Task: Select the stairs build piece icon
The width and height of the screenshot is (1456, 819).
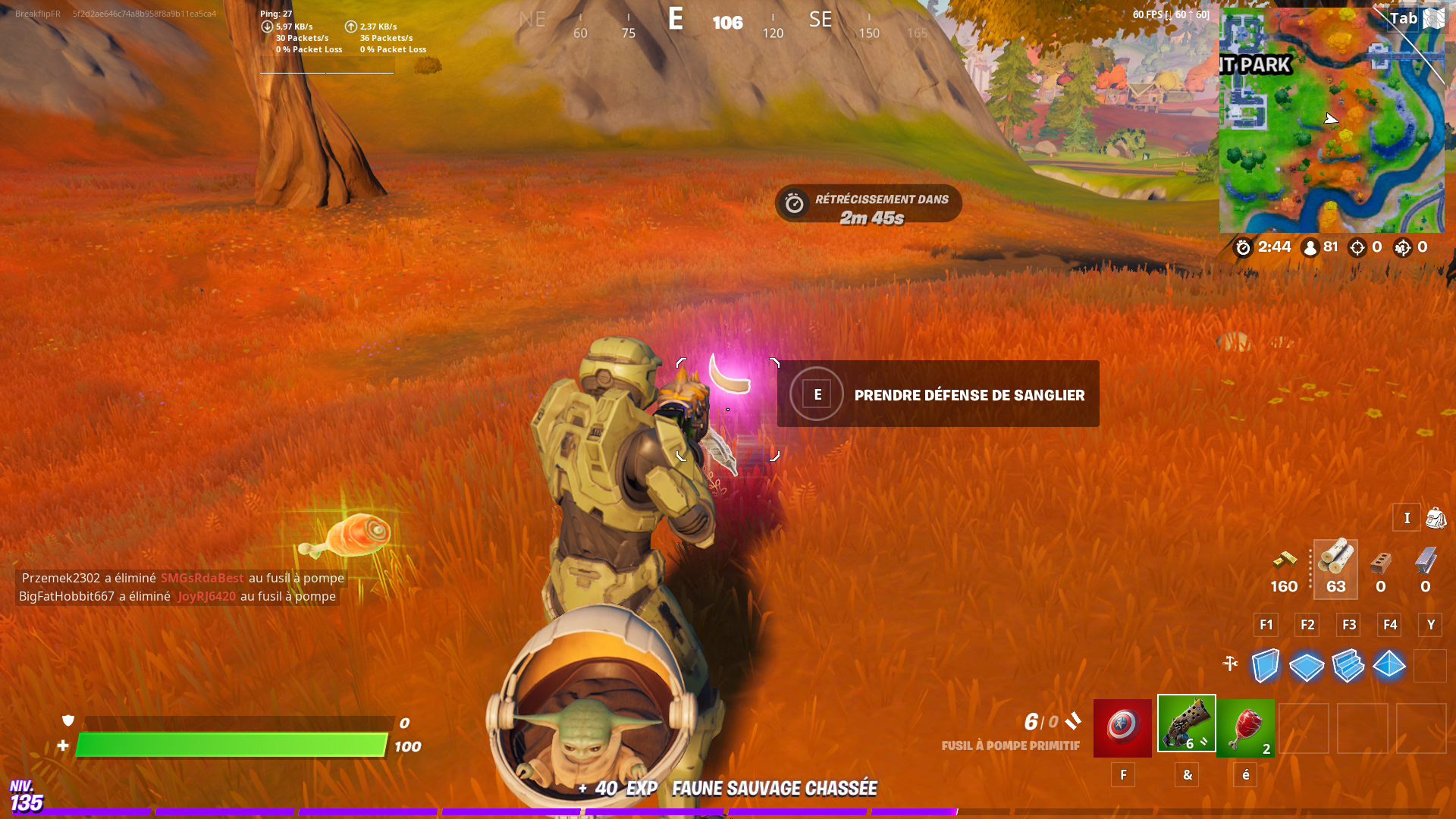Action: pos(1348,666)
